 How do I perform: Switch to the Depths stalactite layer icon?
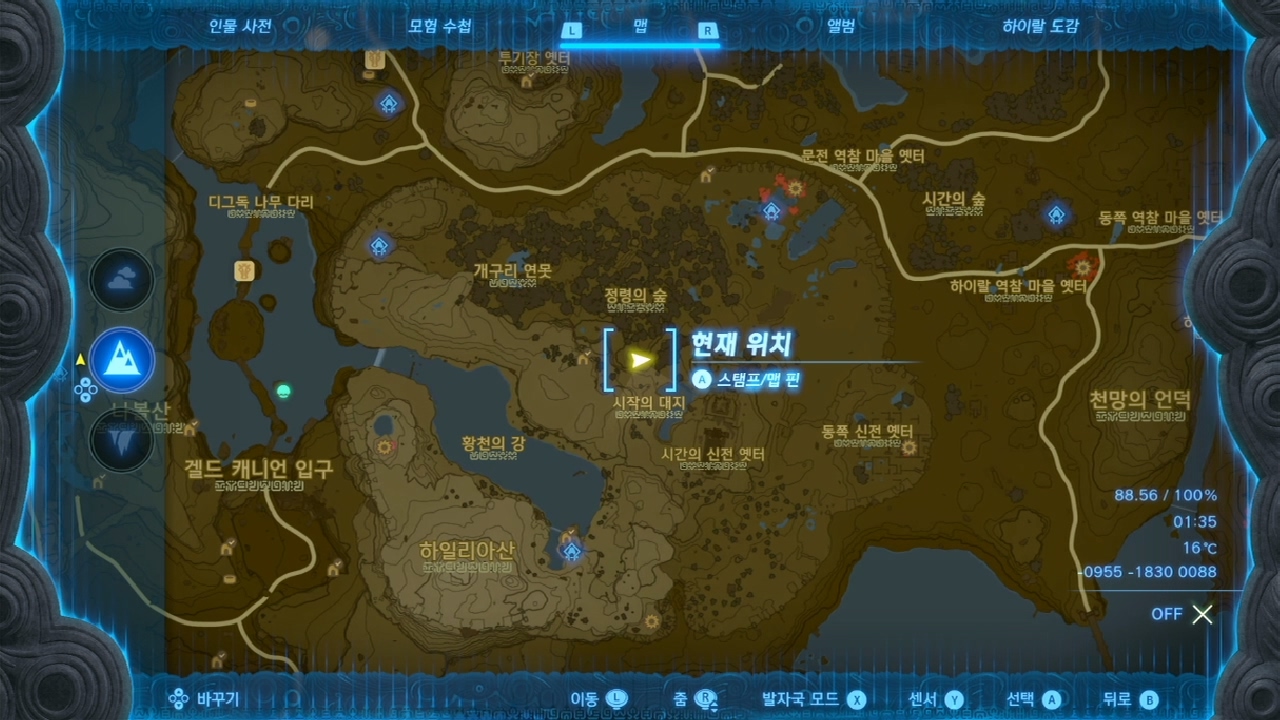121,440
